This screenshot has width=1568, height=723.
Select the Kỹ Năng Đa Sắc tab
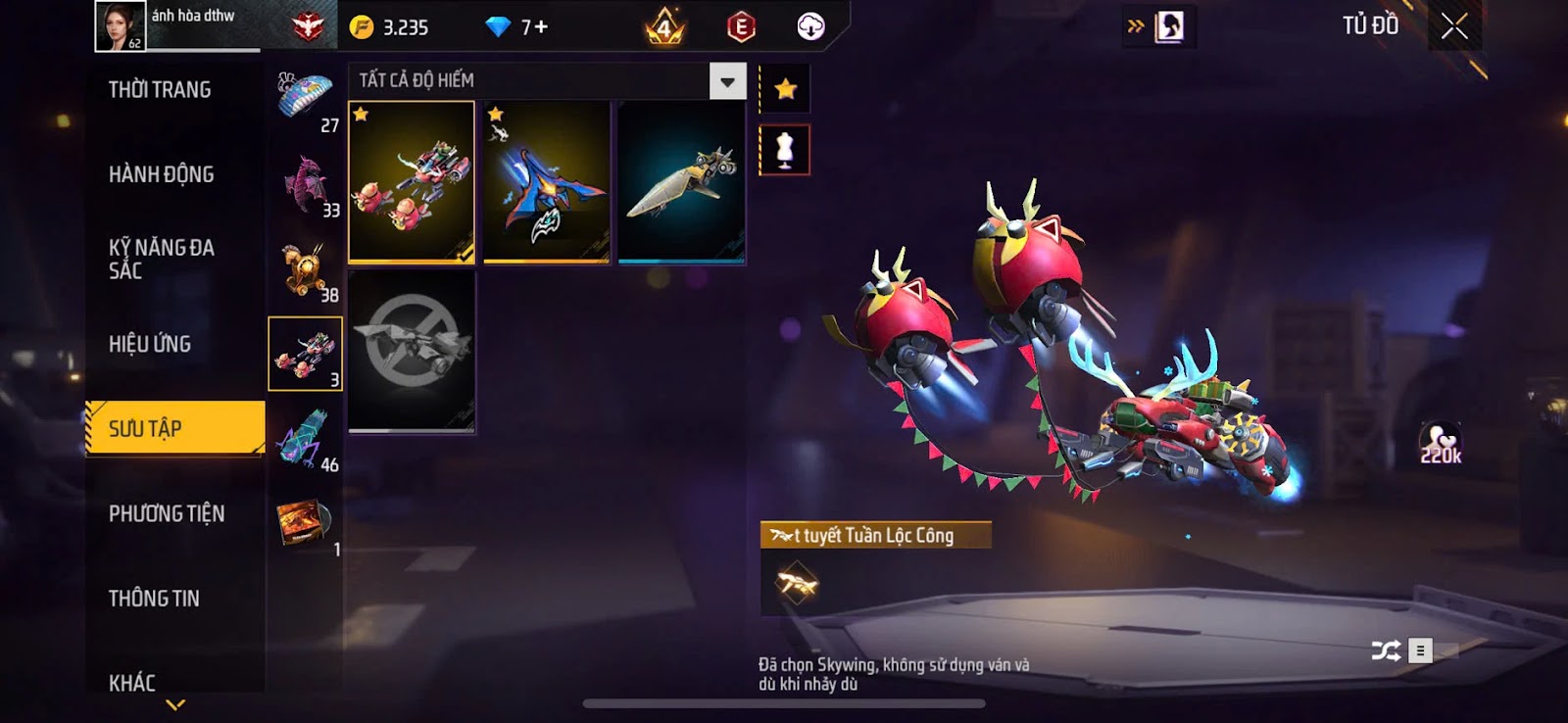click(x=161, y=259)
